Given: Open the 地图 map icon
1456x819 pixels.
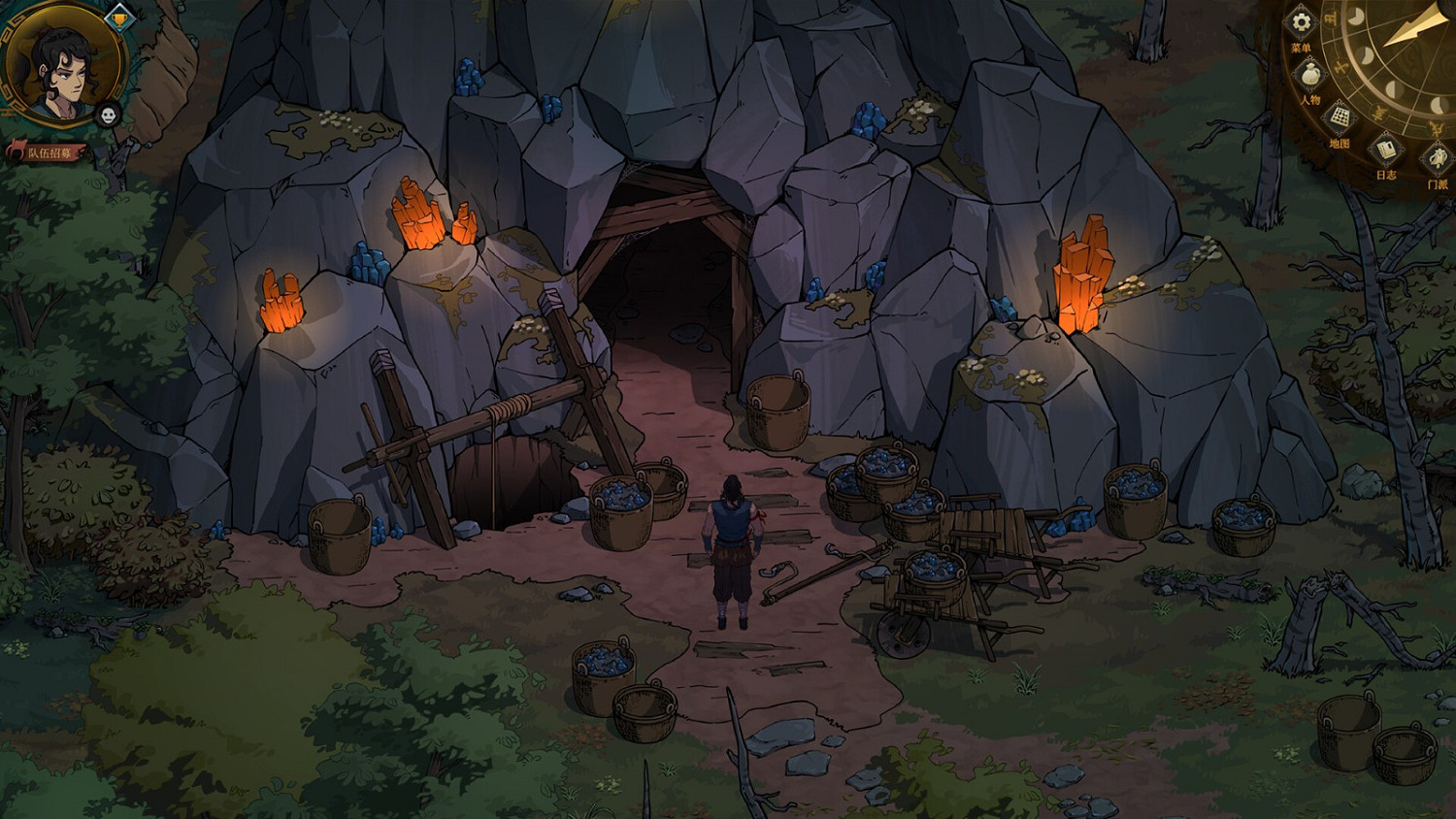Looking at the screenshot, I should click(1338, 118).
